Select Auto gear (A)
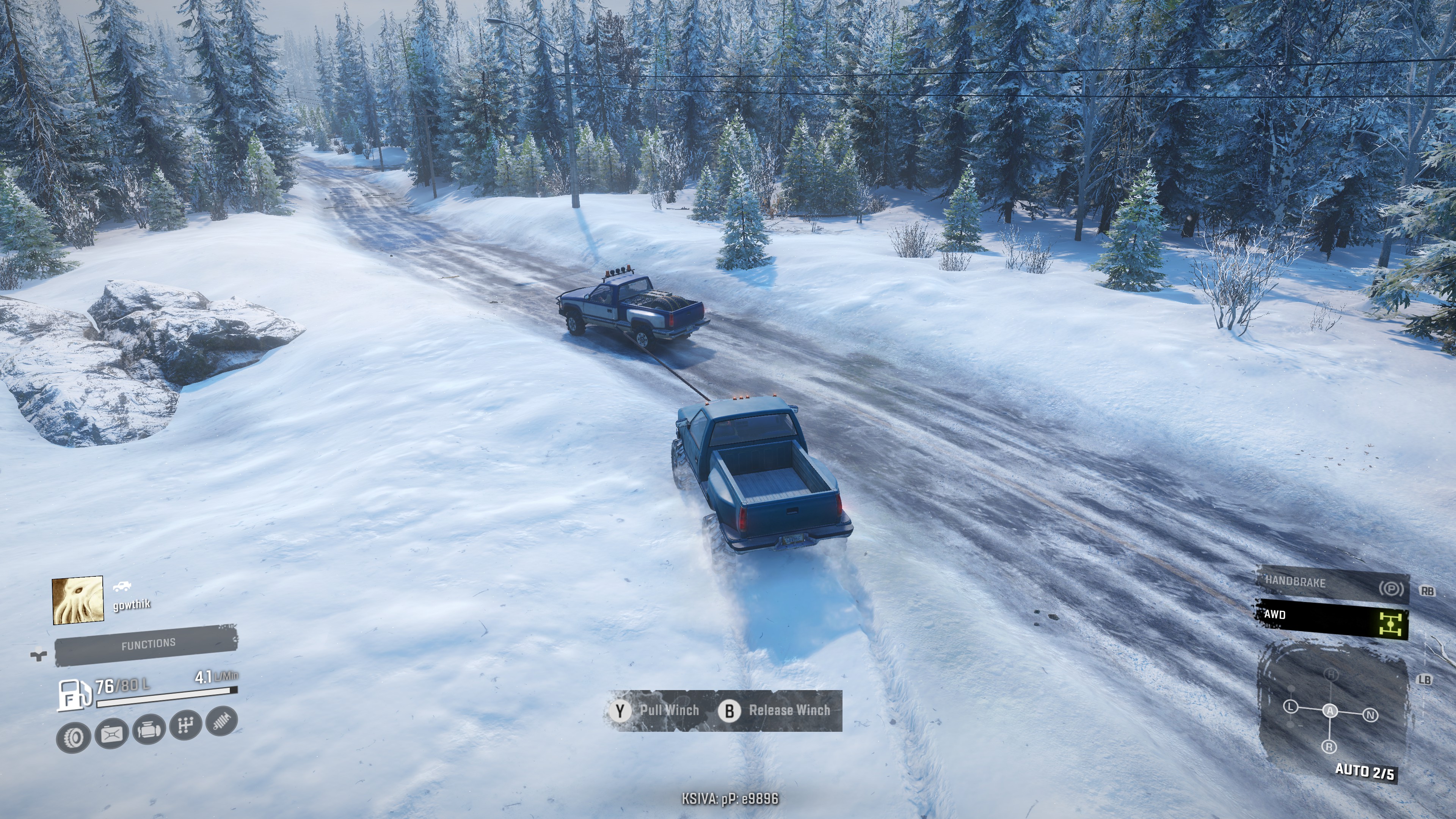 (x=1330, y=711)
